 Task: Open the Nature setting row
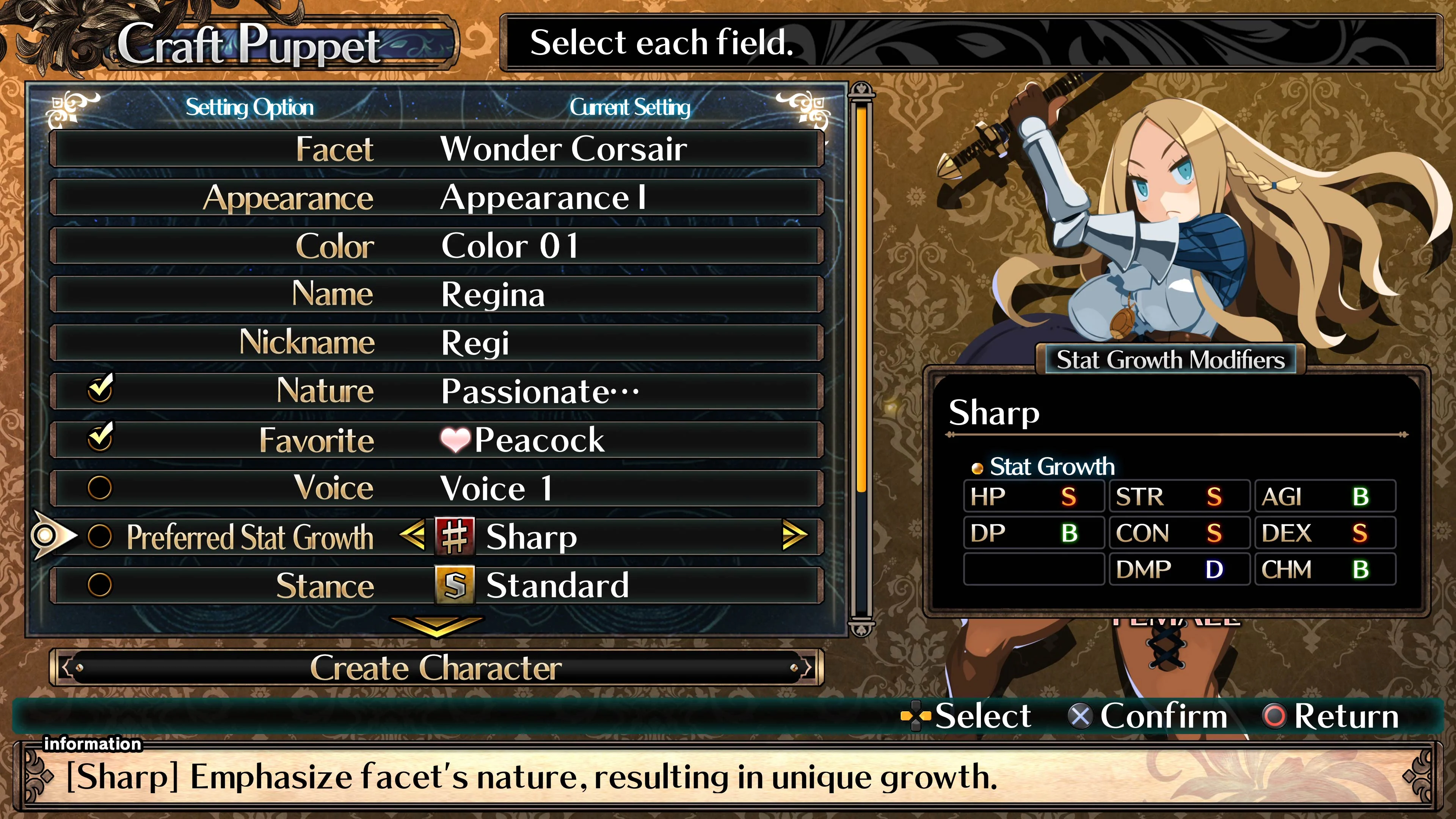pos(436,391)
